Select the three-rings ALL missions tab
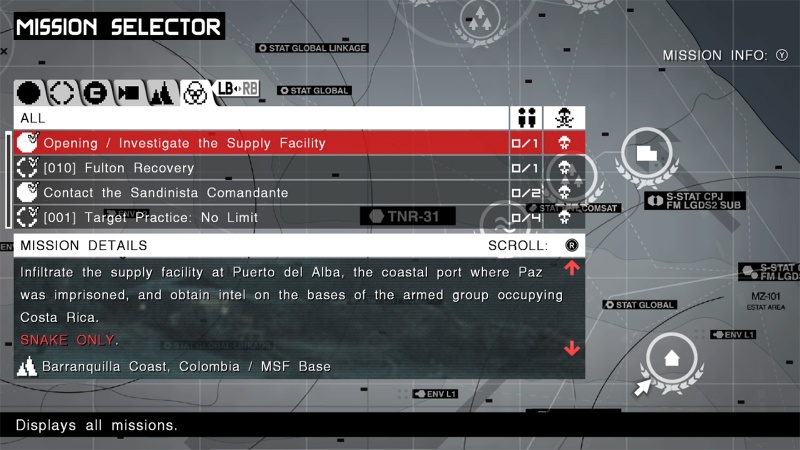This screenshot has height=450, width=800. coord(196,93)
